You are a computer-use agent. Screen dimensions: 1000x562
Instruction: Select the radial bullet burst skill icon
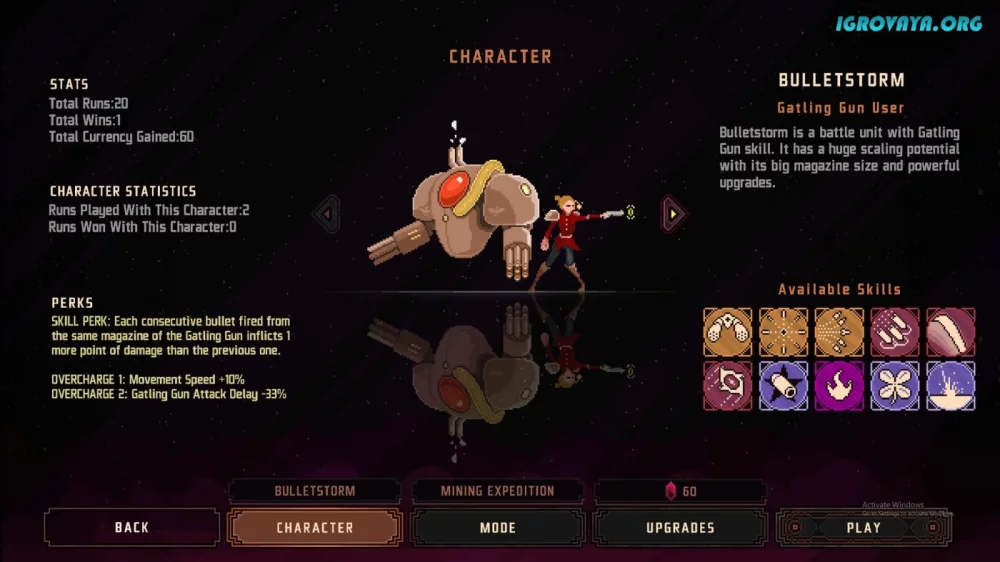[784, 332]
